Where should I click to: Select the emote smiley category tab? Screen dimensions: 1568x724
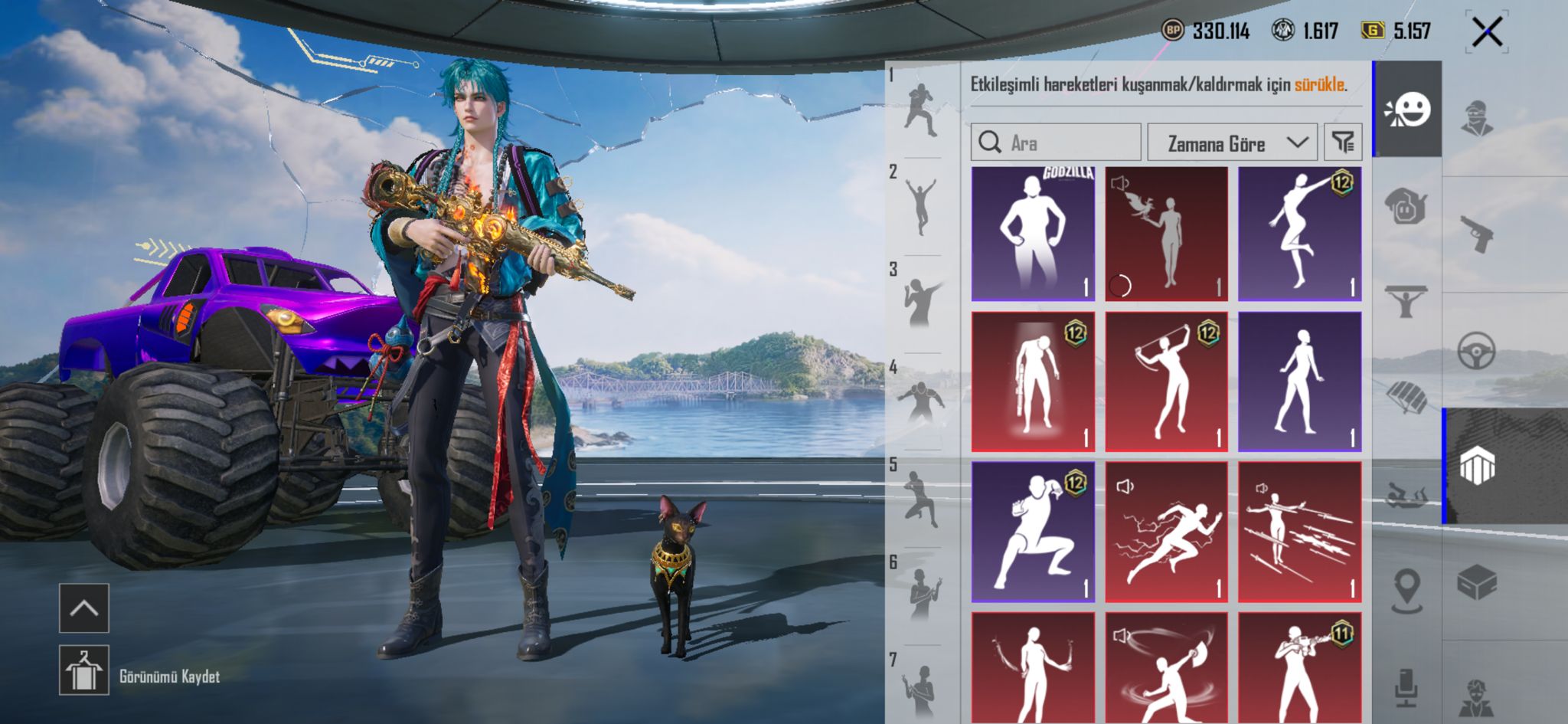[x=1407, y=110]
